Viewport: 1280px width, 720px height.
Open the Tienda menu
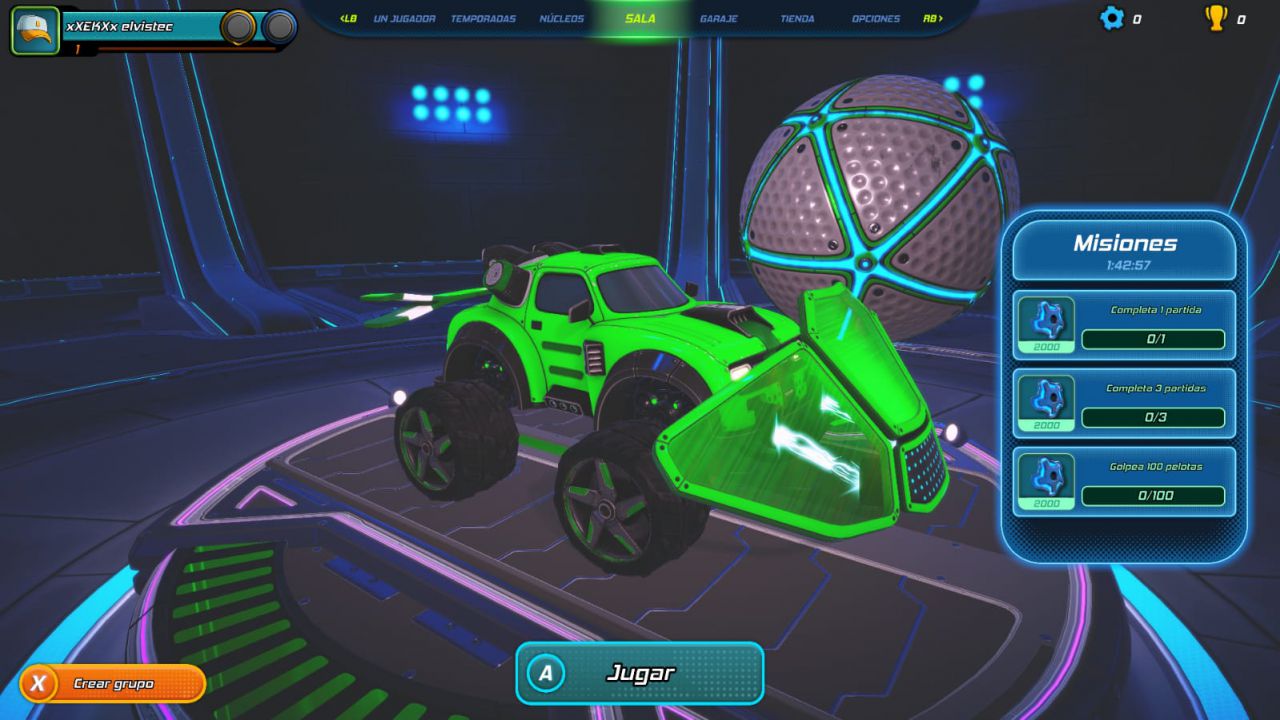point(797,17)
